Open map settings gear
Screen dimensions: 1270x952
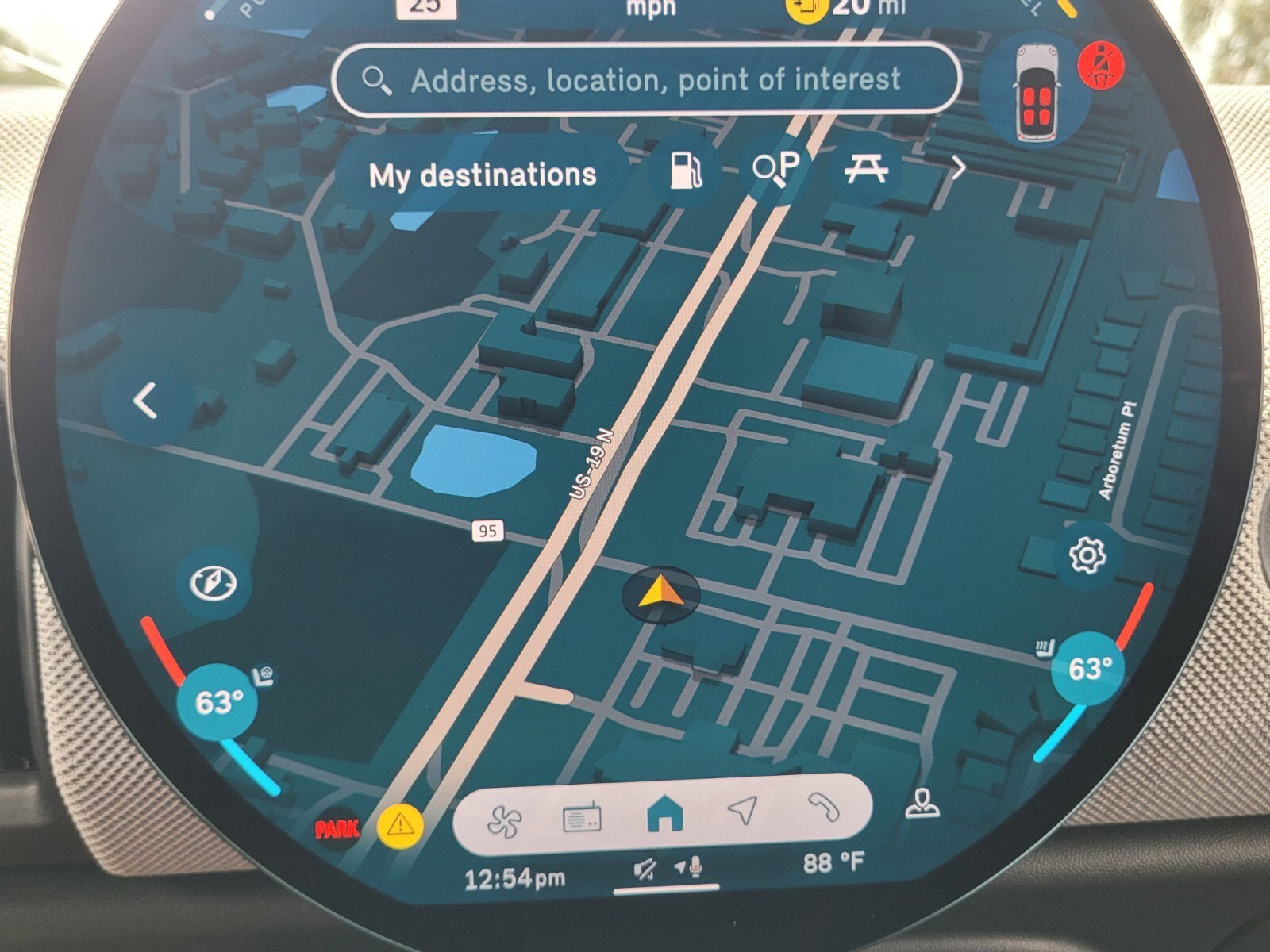1087,555
